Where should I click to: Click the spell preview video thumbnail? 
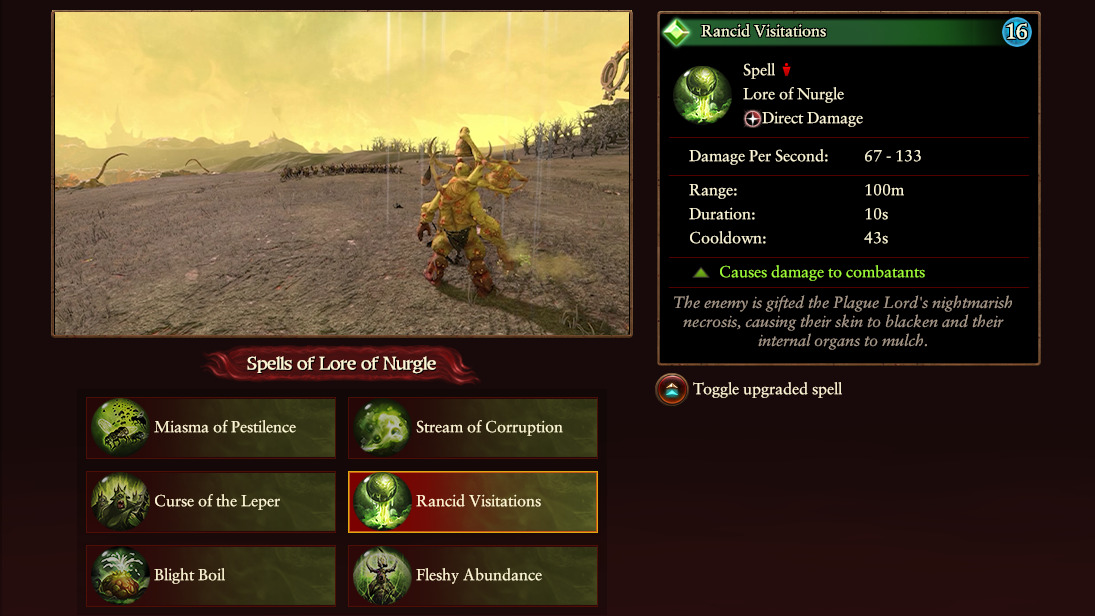coord(342,174)
